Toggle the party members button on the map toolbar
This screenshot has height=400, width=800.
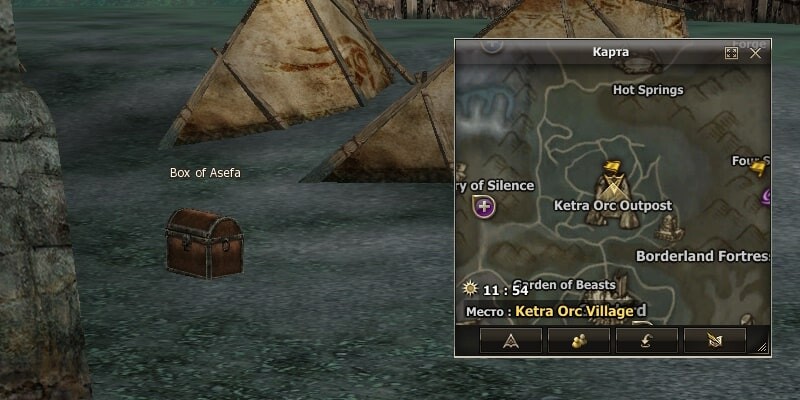579,341
